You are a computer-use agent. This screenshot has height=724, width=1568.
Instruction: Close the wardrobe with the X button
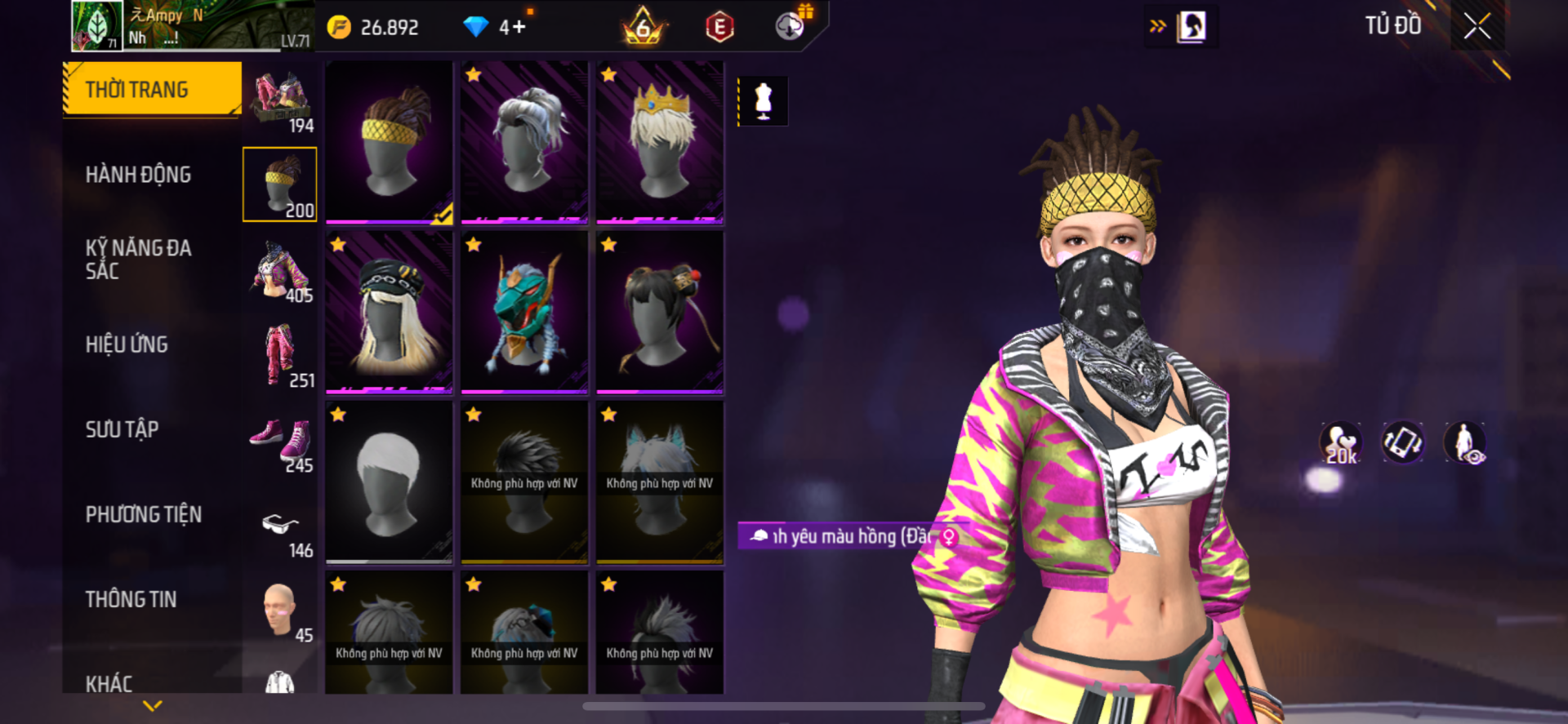point(1477,26)
